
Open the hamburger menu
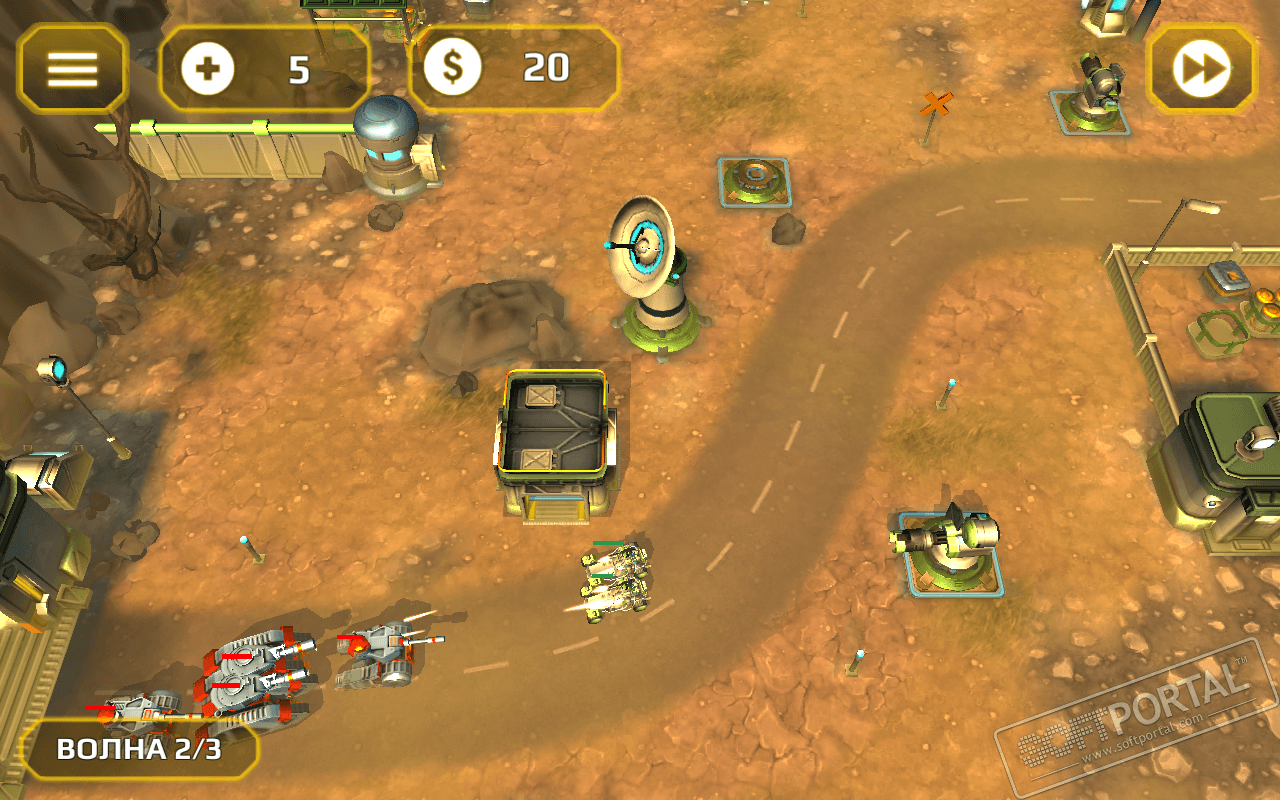(72, 68)
